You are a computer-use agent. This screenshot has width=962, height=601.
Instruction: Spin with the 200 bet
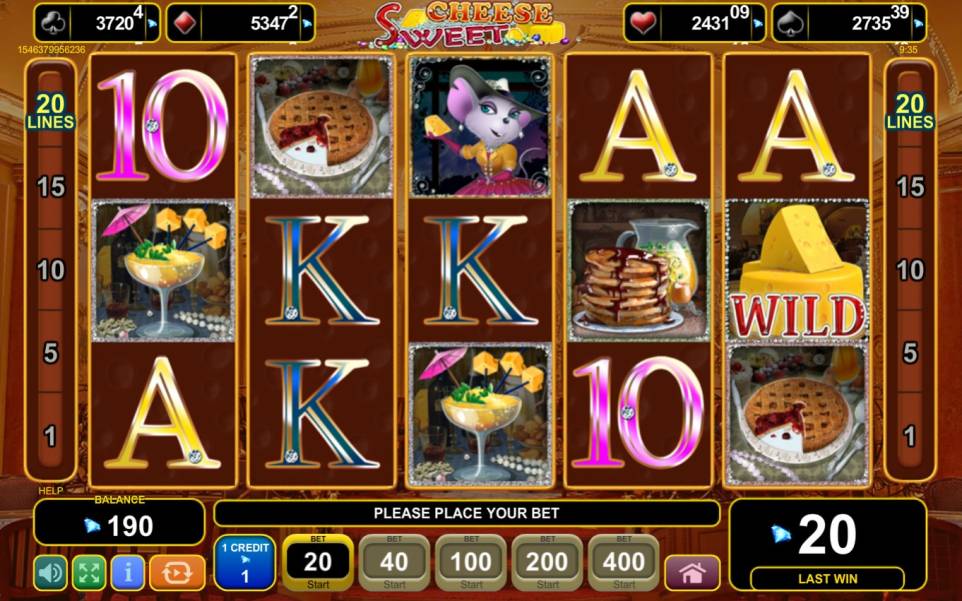click(547, 563)
